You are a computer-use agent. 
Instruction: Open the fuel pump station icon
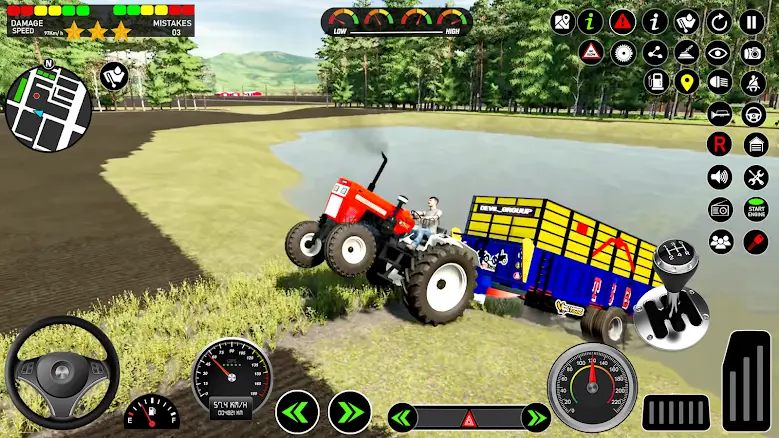[655, 82]
